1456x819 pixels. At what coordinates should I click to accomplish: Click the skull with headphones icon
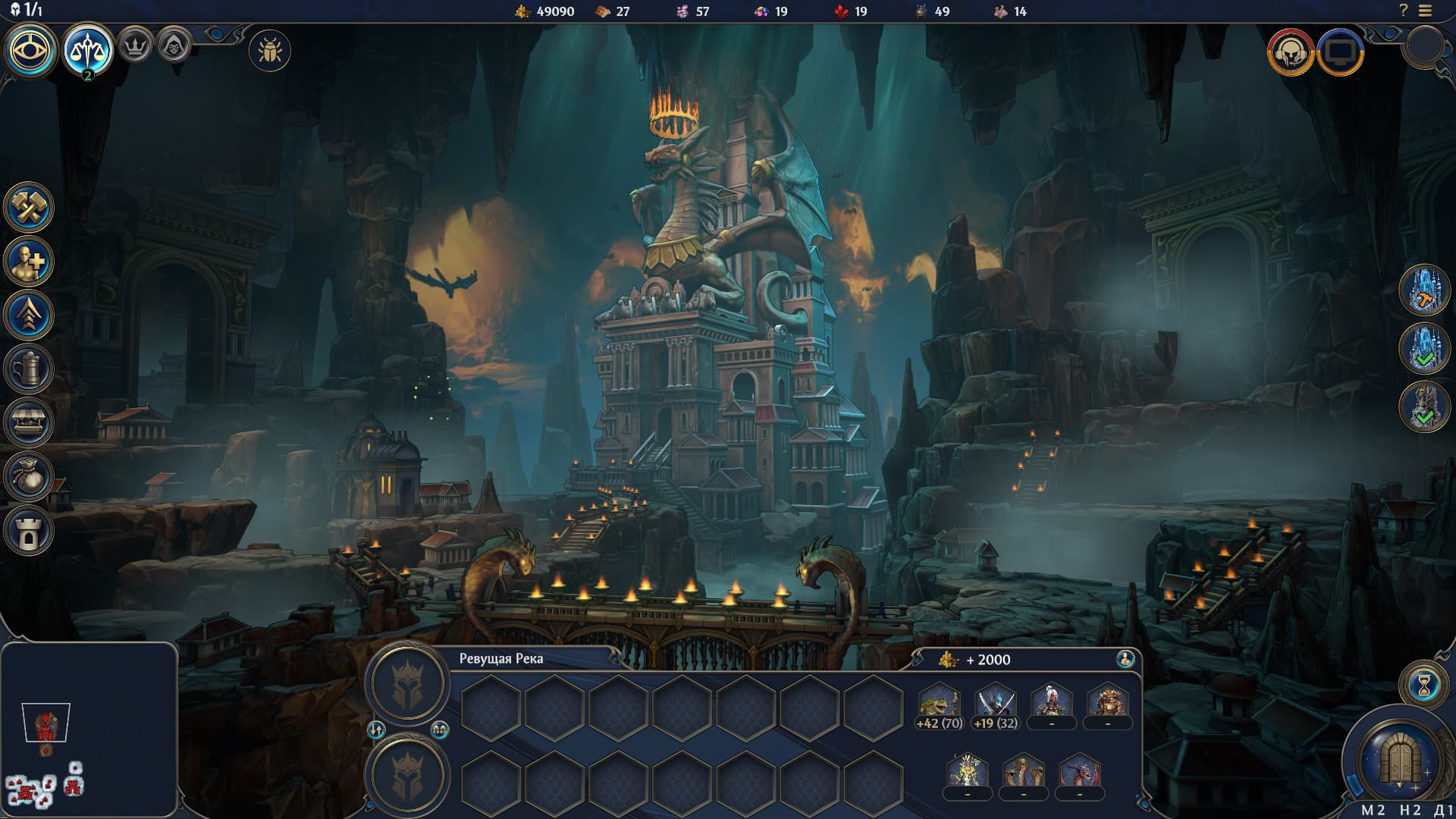[1290, 52]
